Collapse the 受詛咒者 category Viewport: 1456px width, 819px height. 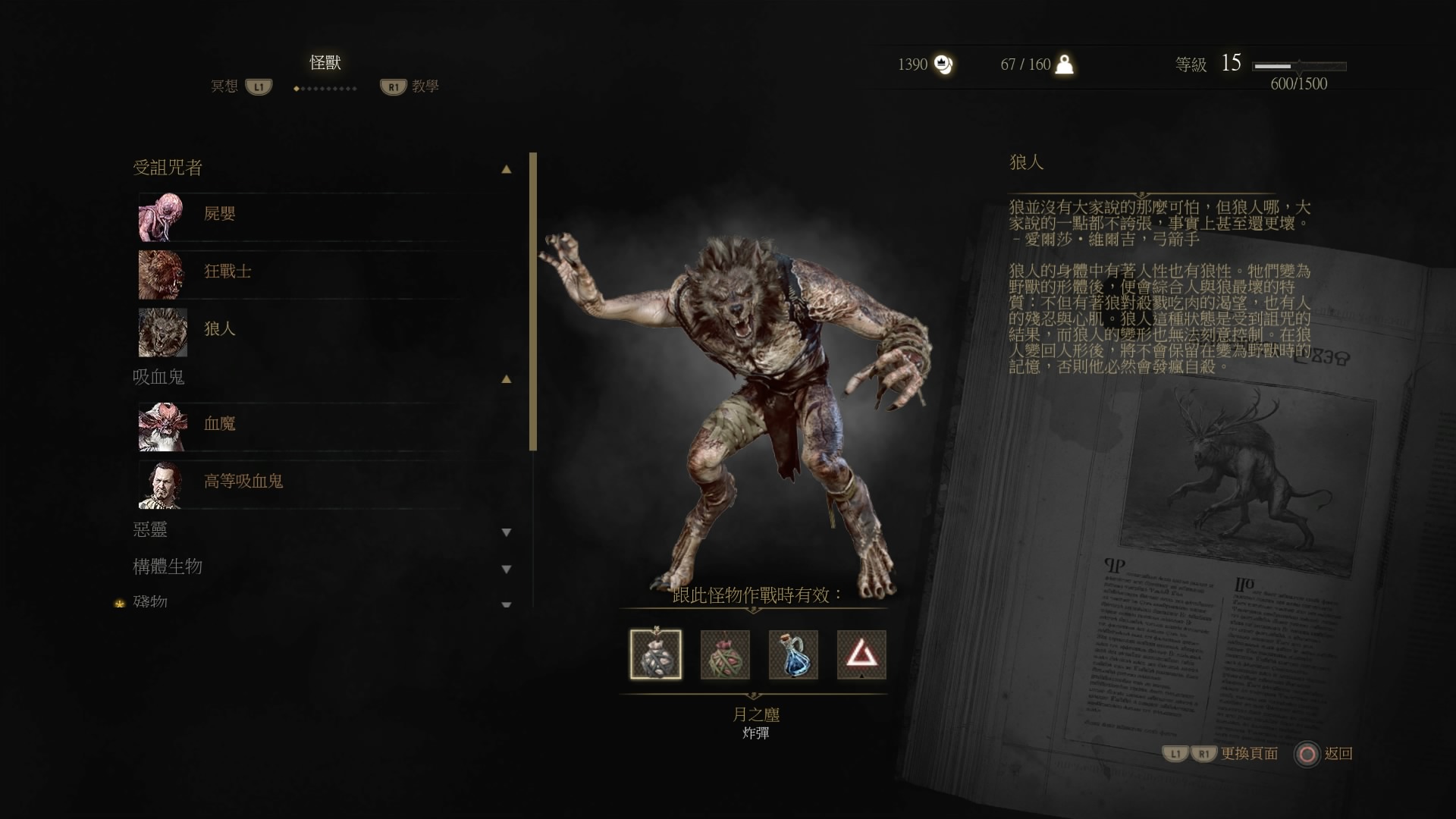click(506, 168)
